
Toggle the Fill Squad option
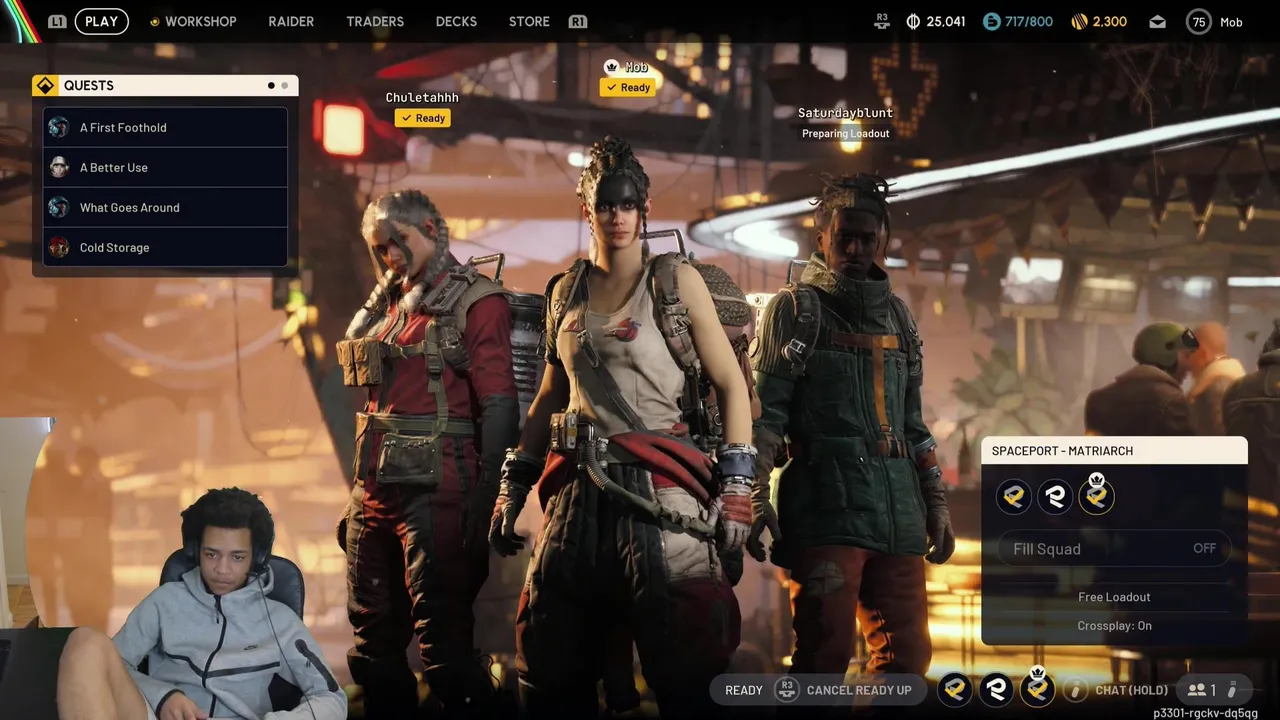pos(1114,548)
